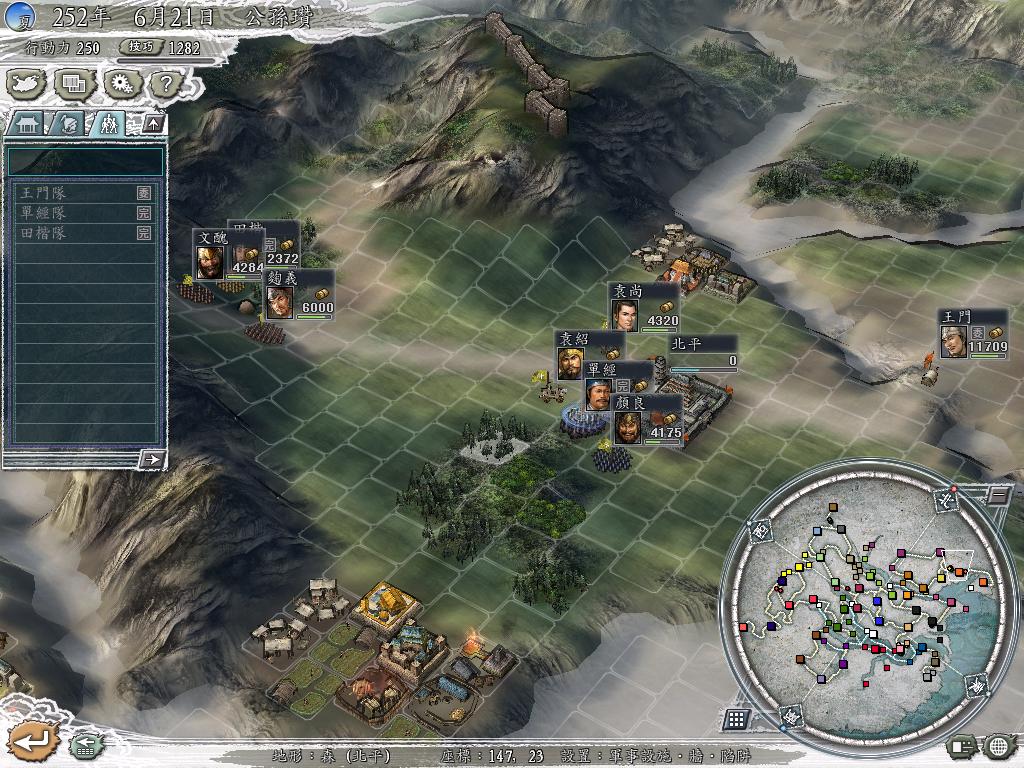Click the overlapping windows icon button
1024x768 pixels.
coord(74,84)
